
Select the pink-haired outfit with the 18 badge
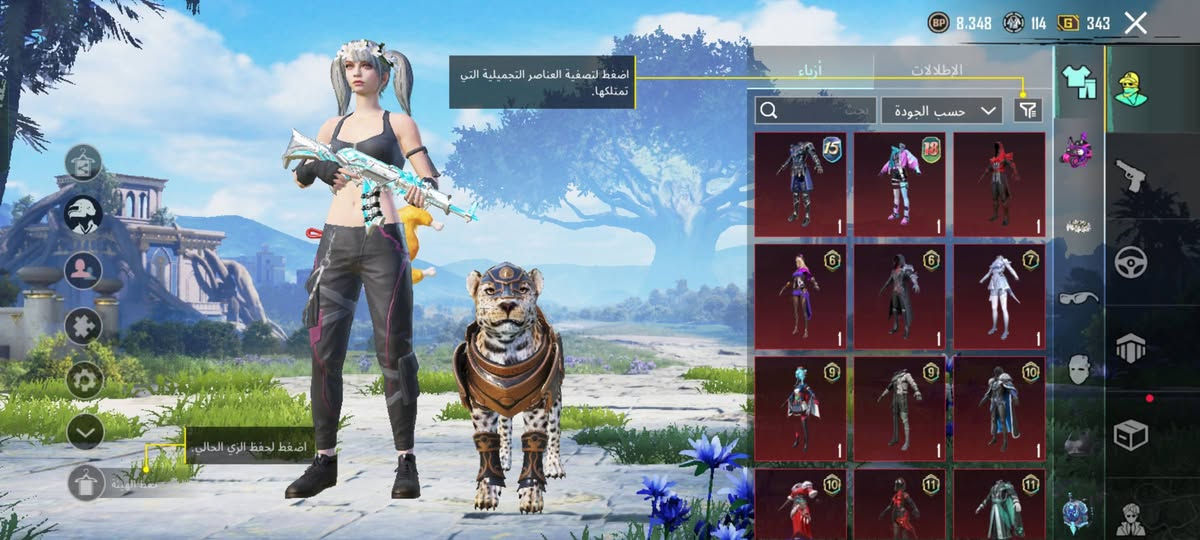pyautogui.click(x=899, y=184)
